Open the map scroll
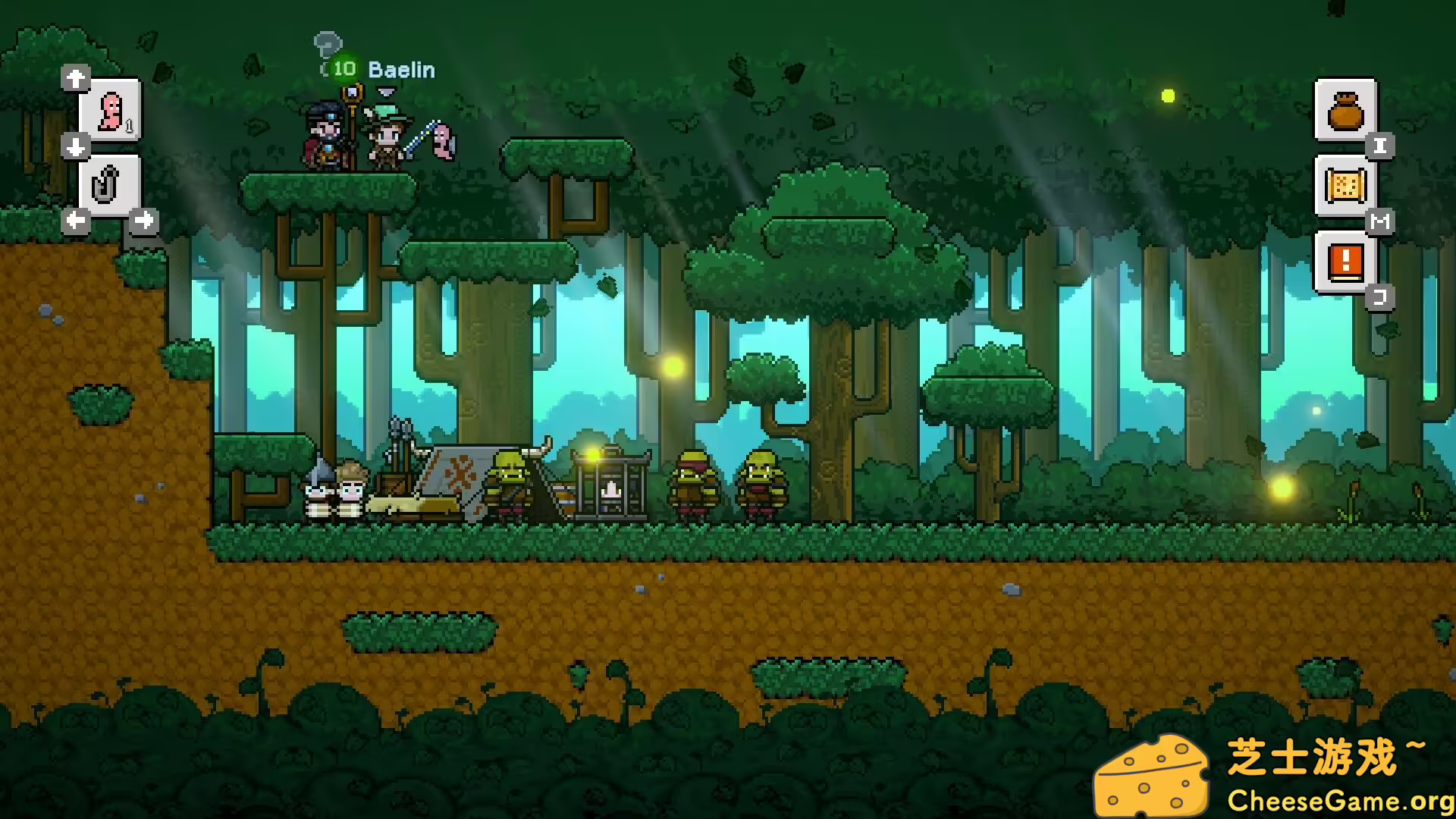Screen dimensions: 1456x819 (1345, 187)
